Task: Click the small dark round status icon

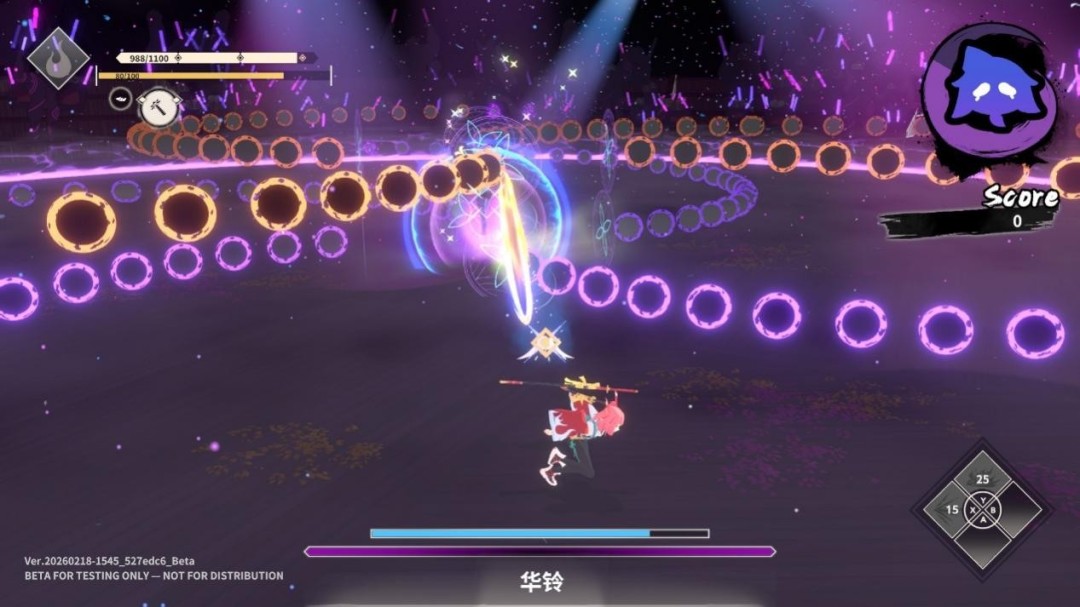Action: [120, 99]
